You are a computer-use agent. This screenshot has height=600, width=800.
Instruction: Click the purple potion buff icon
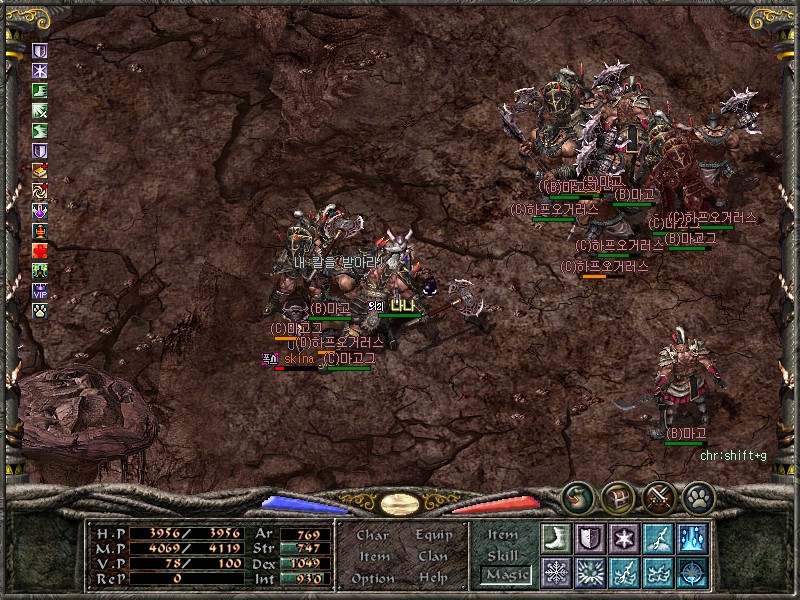[x=40, y=211]
